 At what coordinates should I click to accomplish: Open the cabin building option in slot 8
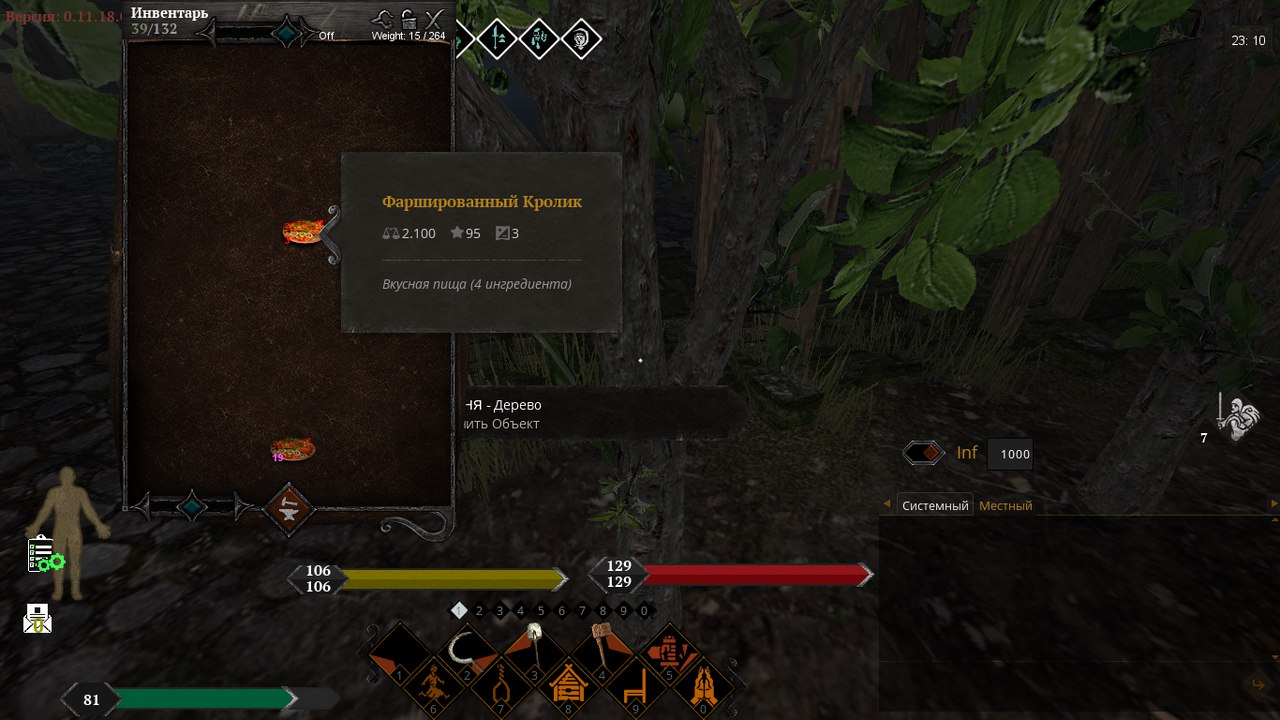[568, 688]
